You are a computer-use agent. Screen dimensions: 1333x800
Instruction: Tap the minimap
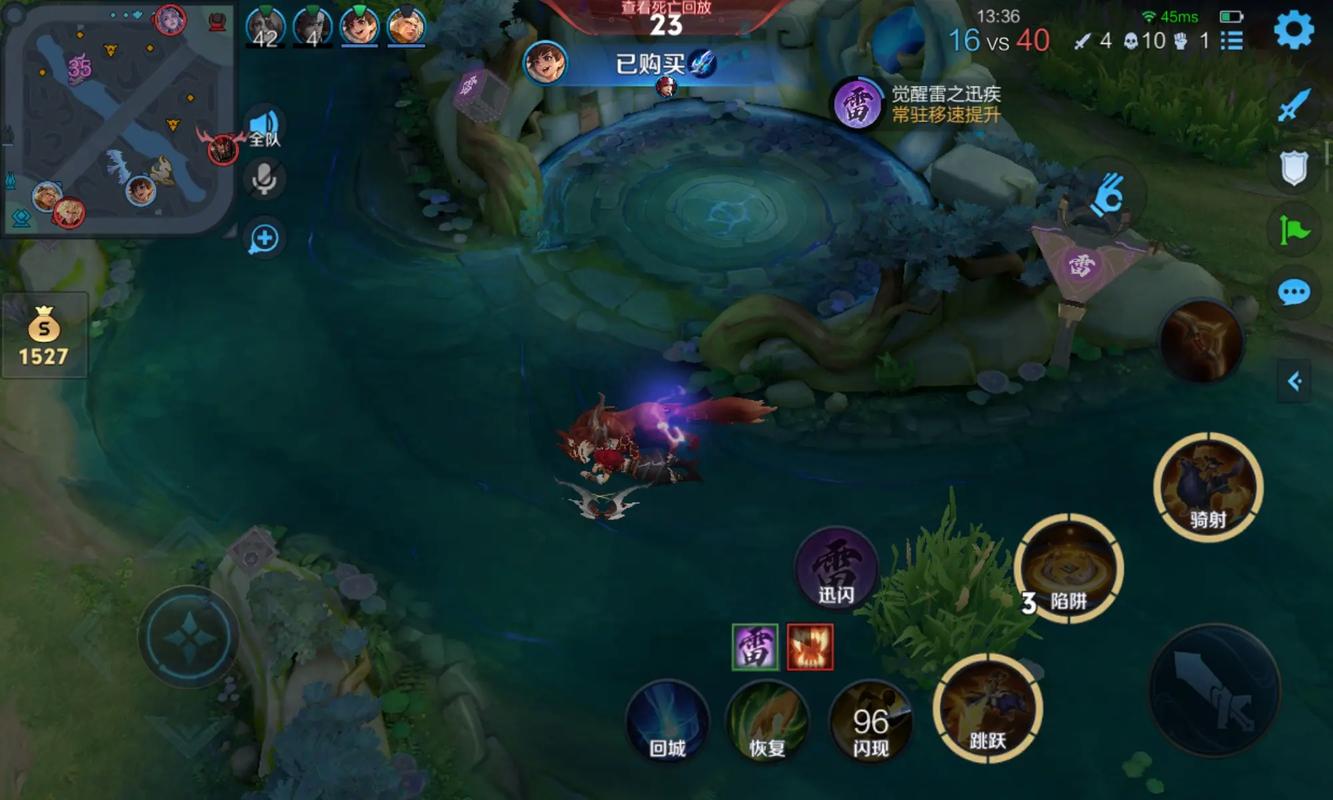[118, 118]
